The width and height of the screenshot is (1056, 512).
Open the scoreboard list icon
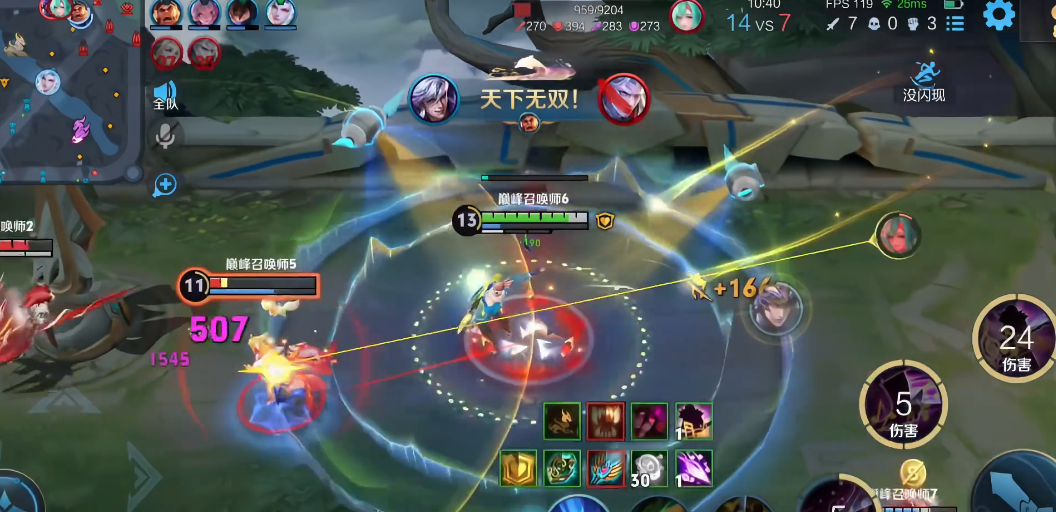tap(955, 23)
